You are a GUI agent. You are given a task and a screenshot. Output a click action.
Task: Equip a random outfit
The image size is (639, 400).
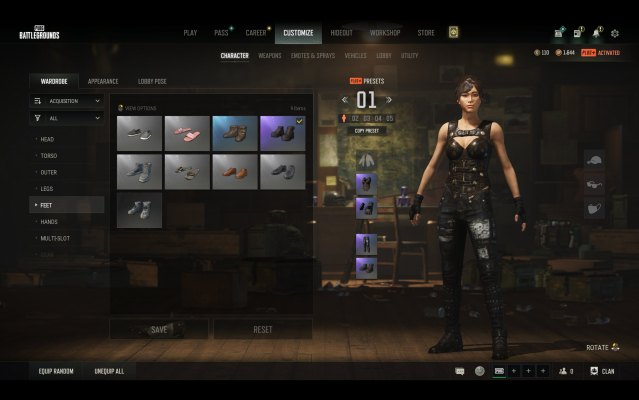tap(57, 371)
